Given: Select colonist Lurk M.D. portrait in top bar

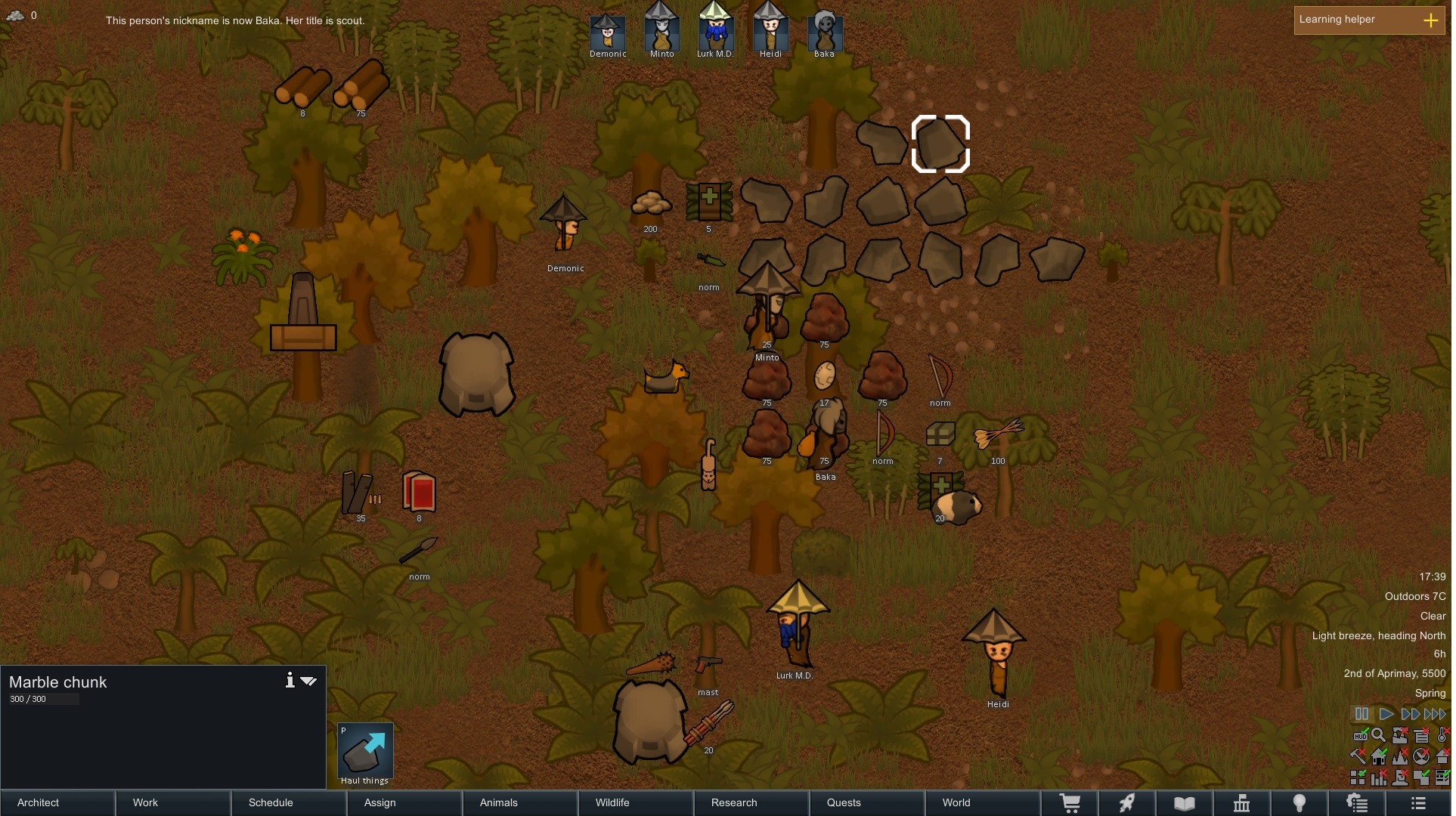Looking at the screenshot, I should point(715,30).
